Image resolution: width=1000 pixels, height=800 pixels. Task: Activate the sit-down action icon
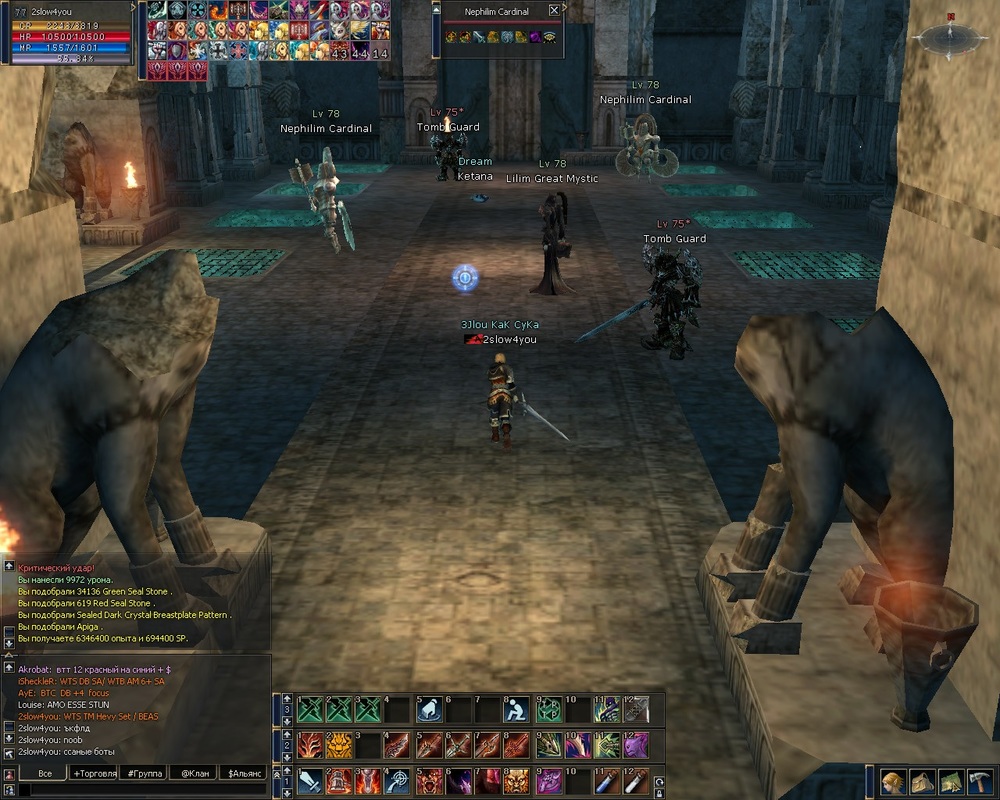pyautogui.click(x=517, y=709)
